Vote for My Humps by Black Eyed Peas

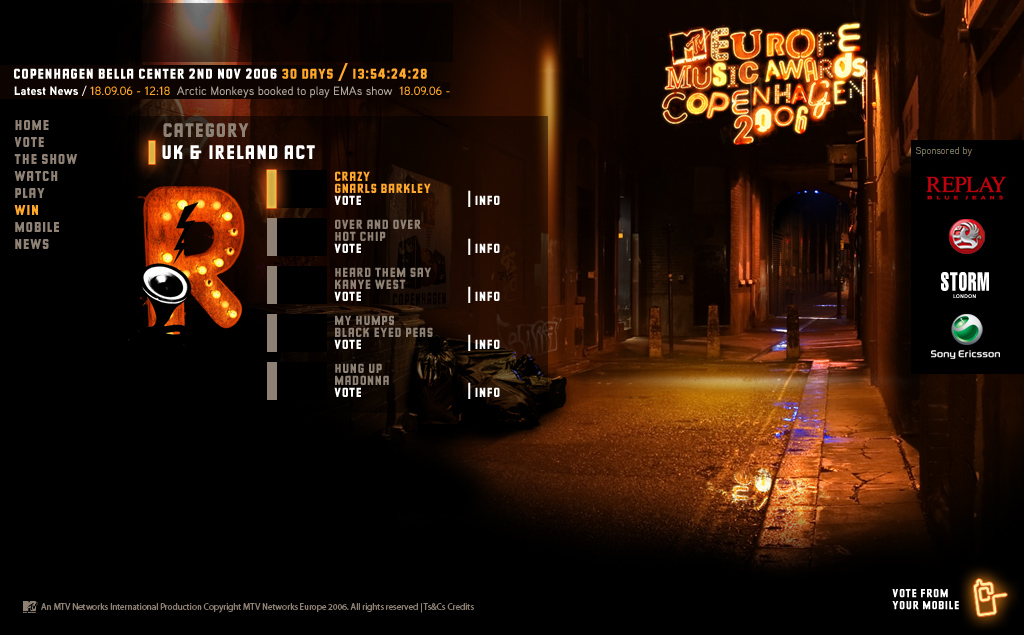click(x=348, y=344)
